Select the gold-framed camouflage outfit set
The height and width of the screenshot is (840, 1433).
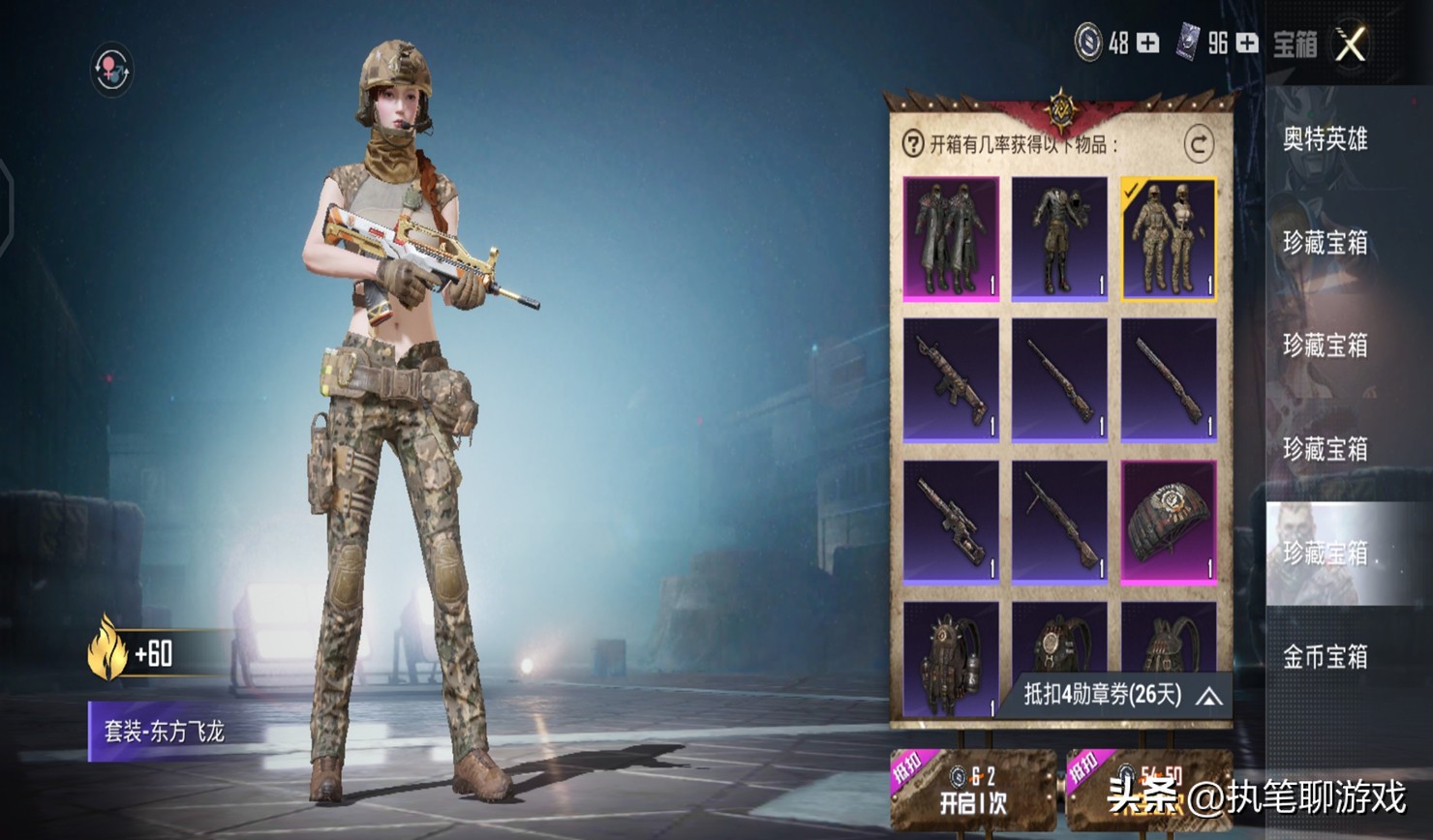pos(1169,238)
